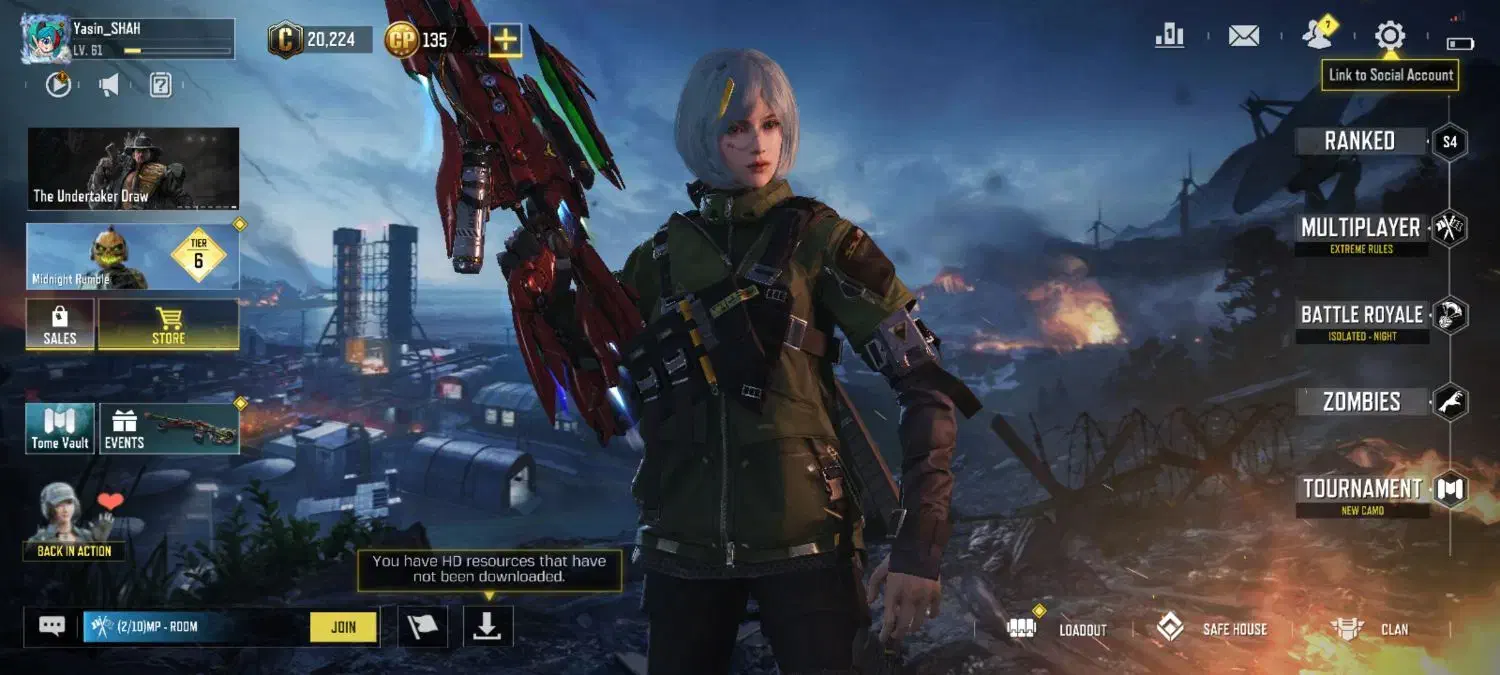Open the Ranked mode

pos(1360,141)
